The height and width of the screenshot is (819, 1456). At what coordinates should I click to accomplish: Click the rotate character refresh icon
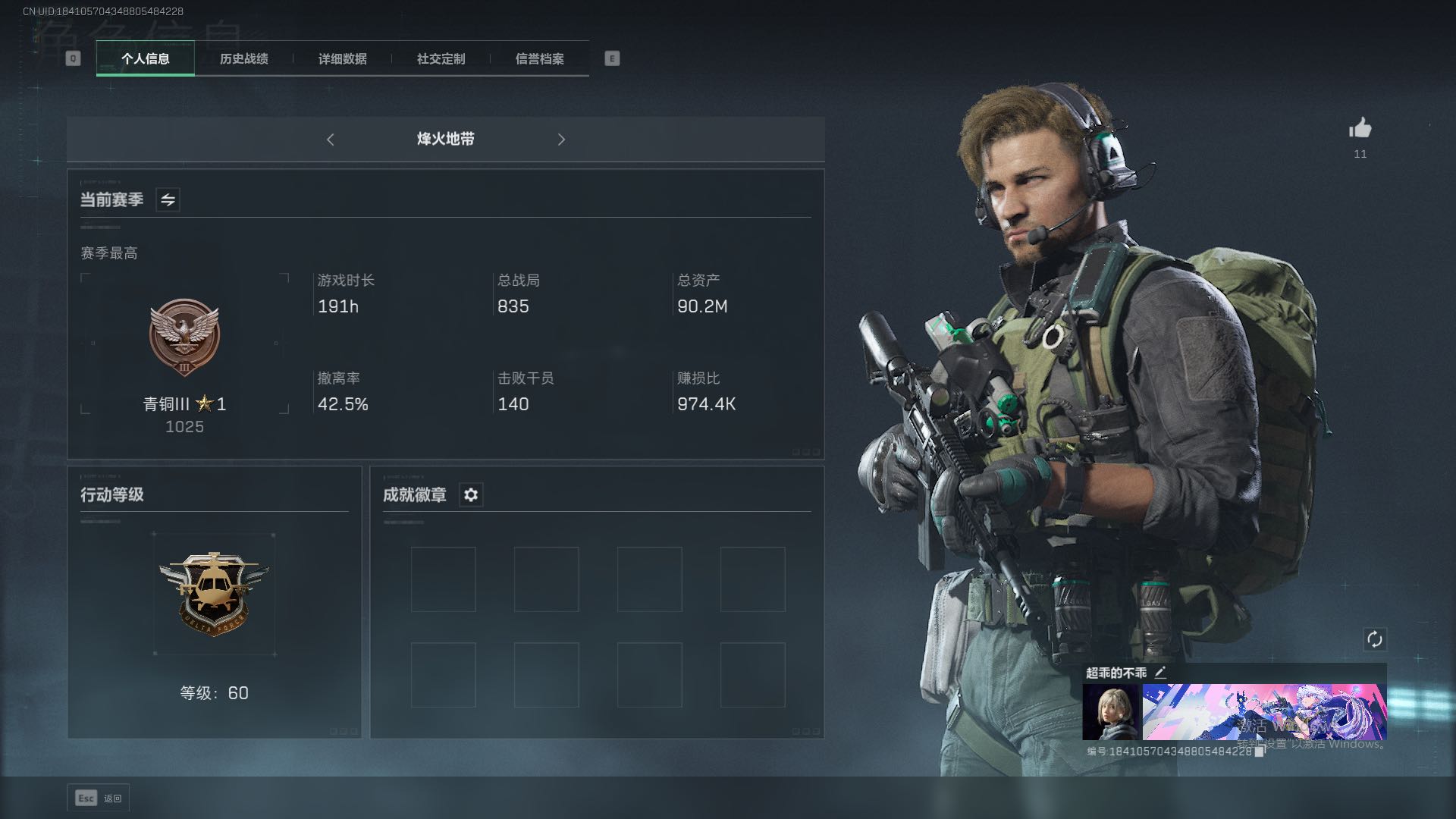point(1374,639)
